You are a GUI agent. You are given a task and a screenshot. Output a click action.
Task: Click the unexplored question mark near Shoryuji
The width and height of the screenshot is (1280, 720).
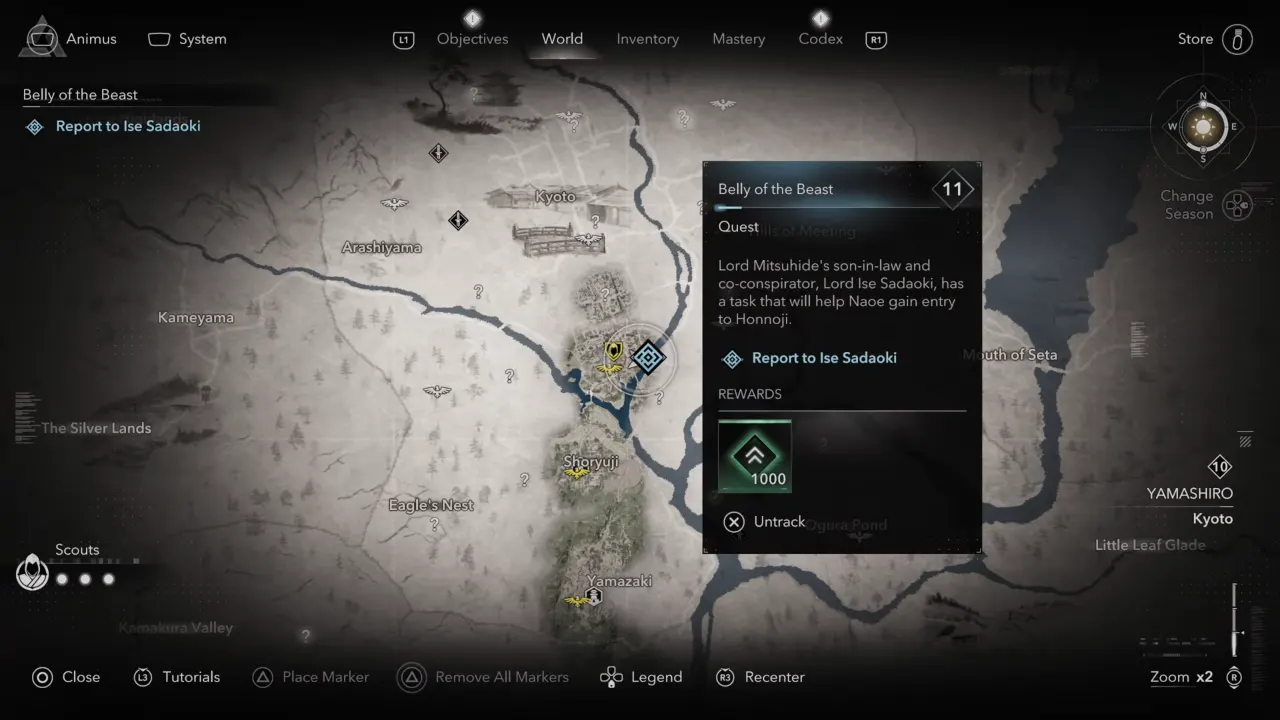pyautogui.click(x=524, y=479)
